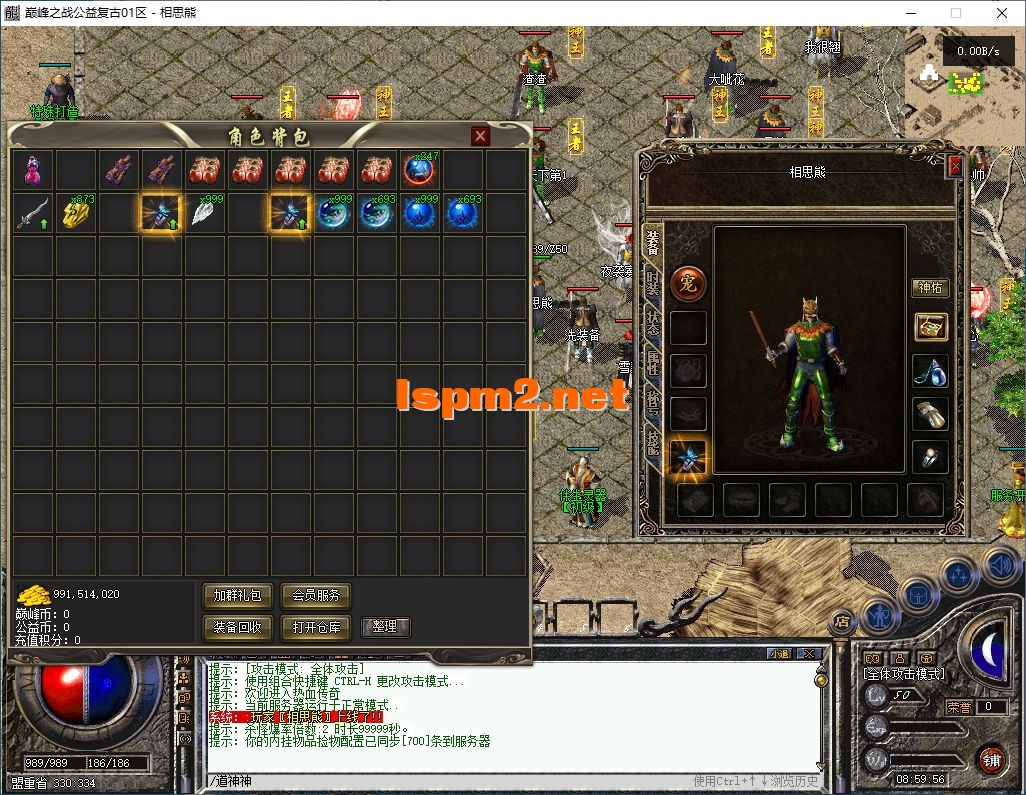The width and height of the screenshot is (1026, 795).
Task: Close the 角色背包 inventory window
Action: tap(481, 136)
